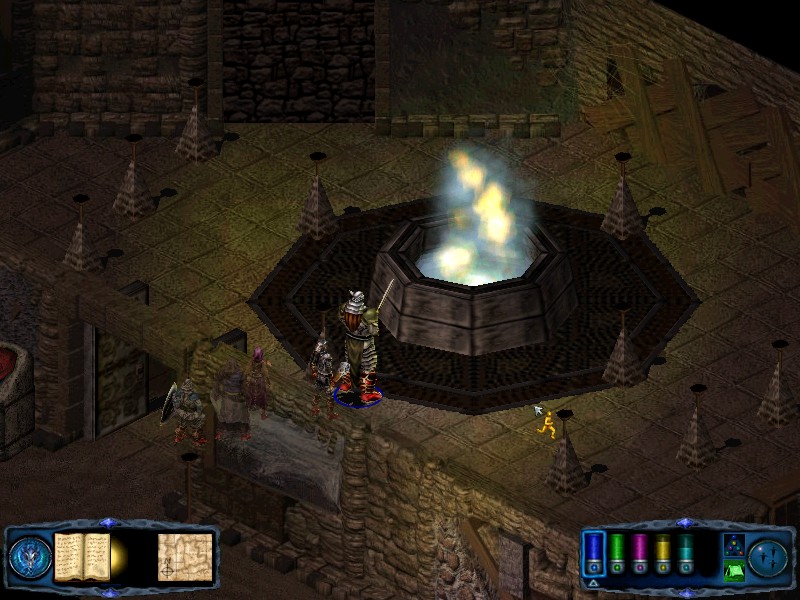This screenshot has height=600, width=800.
Task: Click the green tent rest icon
Action: click(x=733, y=572)
